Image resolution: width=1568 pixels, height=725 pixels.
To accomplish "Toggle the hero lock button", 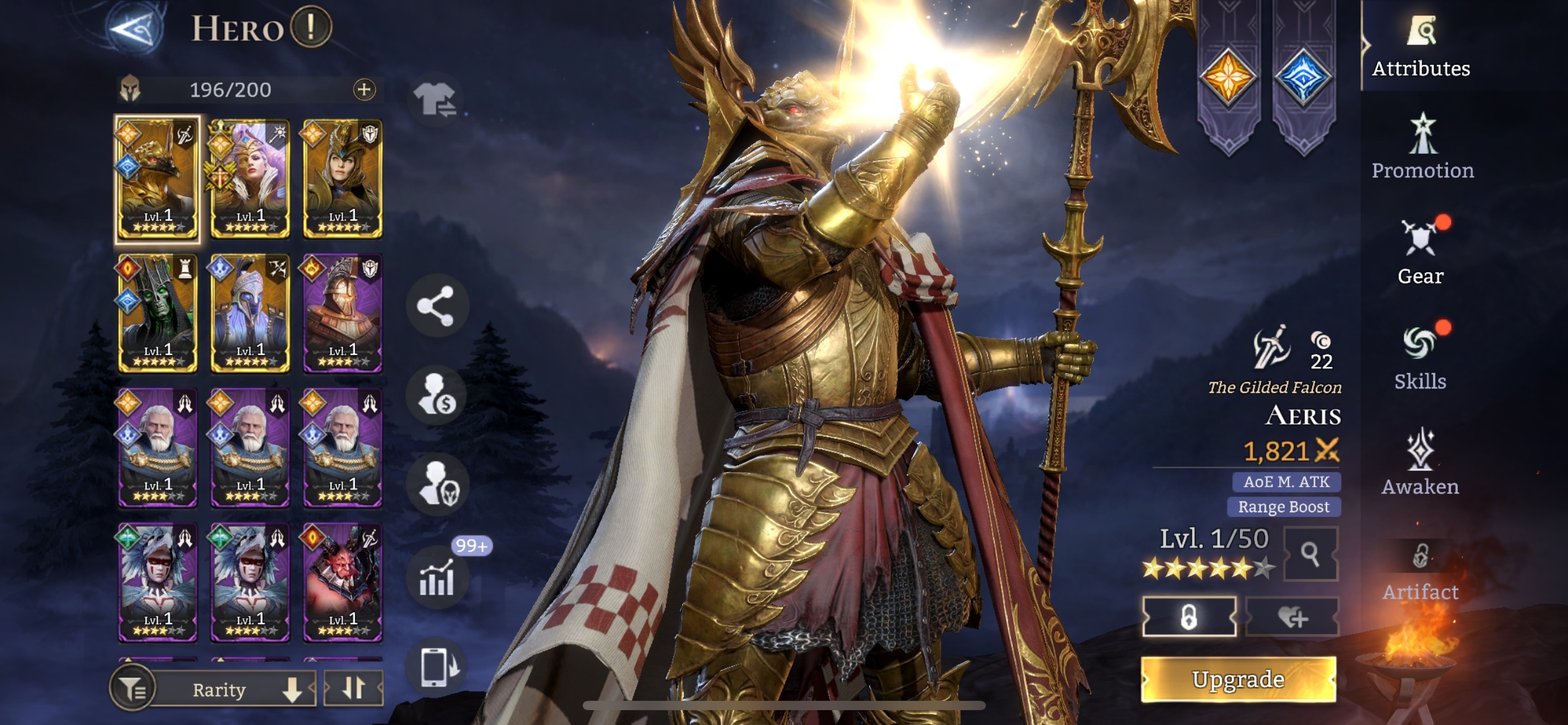I will click(1189, 617).
